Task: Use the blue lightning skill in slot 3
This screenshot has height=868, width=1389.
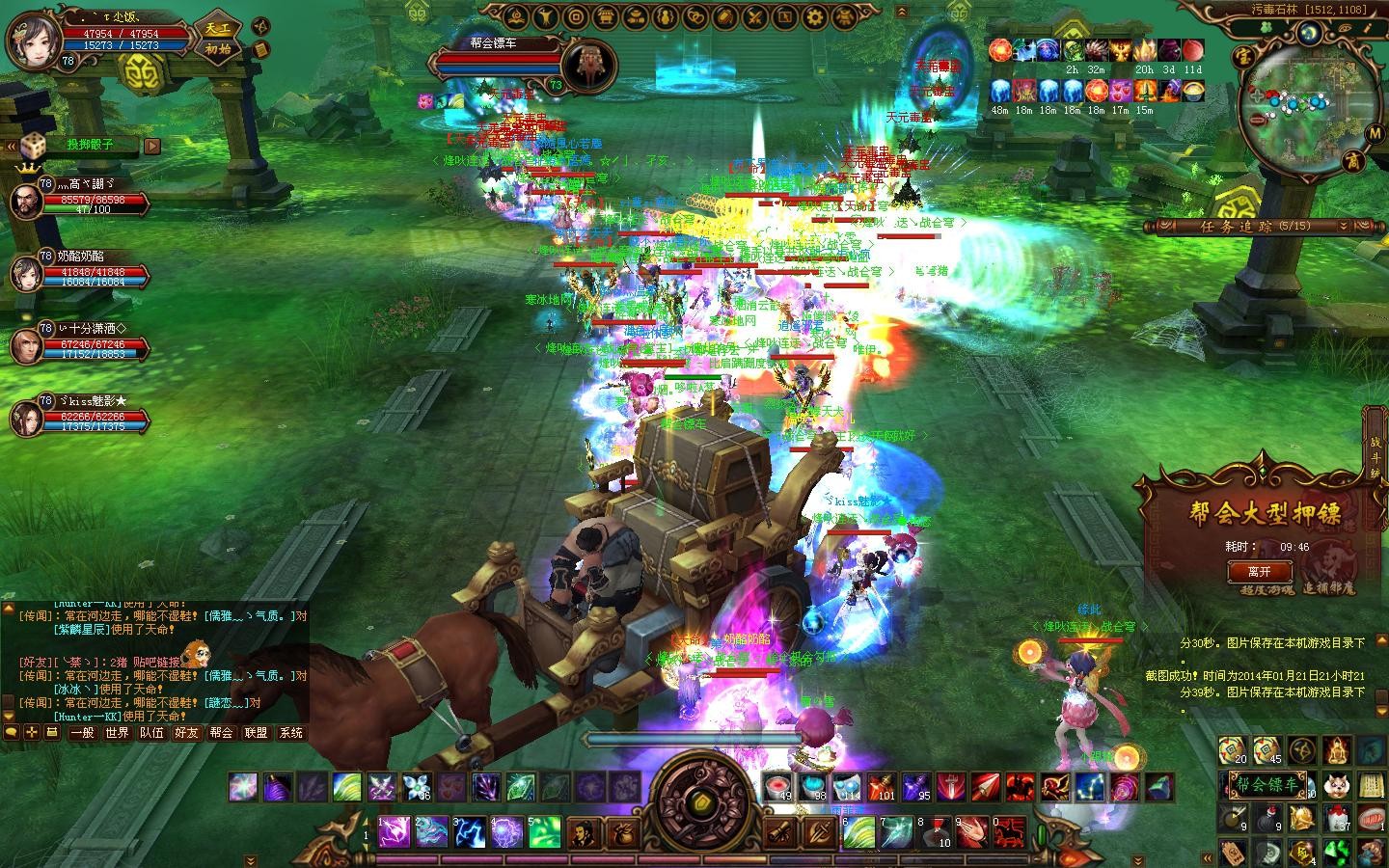Action: tap(470, 831)
